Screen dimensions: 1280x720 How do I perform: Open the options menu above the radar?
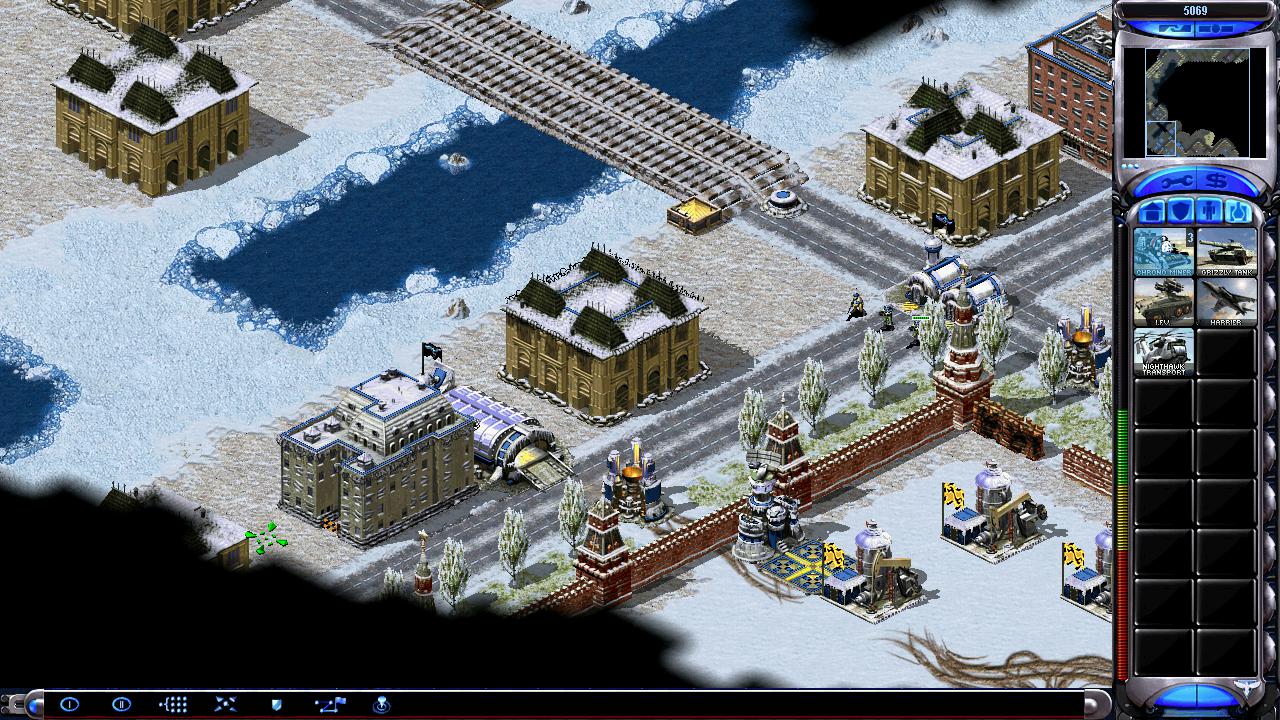pyautogui.click(x=1215, y=29)
